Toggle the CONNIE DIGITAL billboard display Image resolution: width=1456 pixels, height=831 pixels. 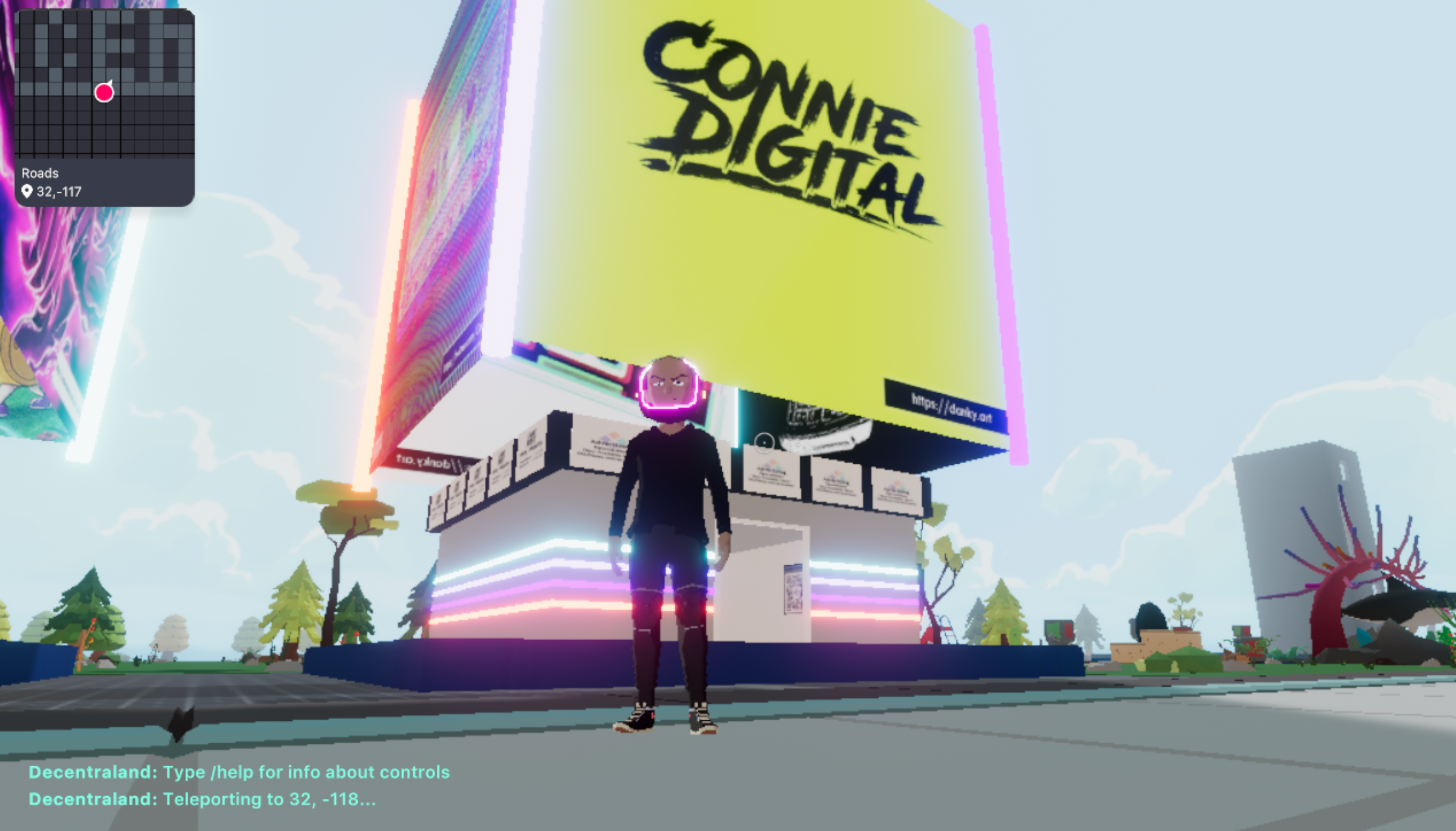pyautogui.click(x=777, y=171)
